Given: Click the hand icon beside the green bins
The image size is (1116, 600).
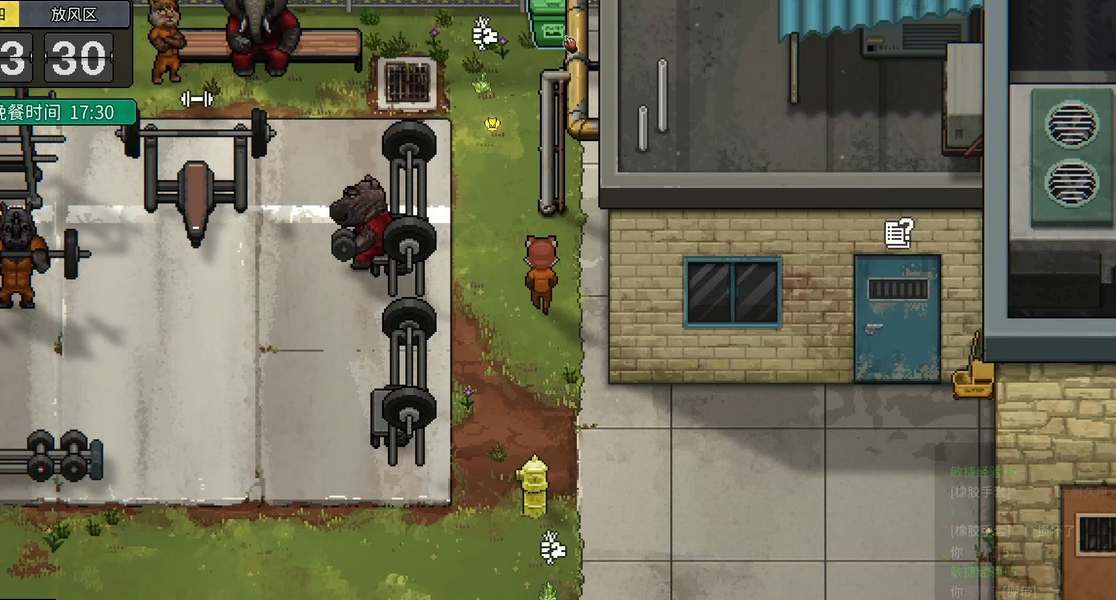Looking at the screenshot, I should point(485,34).
